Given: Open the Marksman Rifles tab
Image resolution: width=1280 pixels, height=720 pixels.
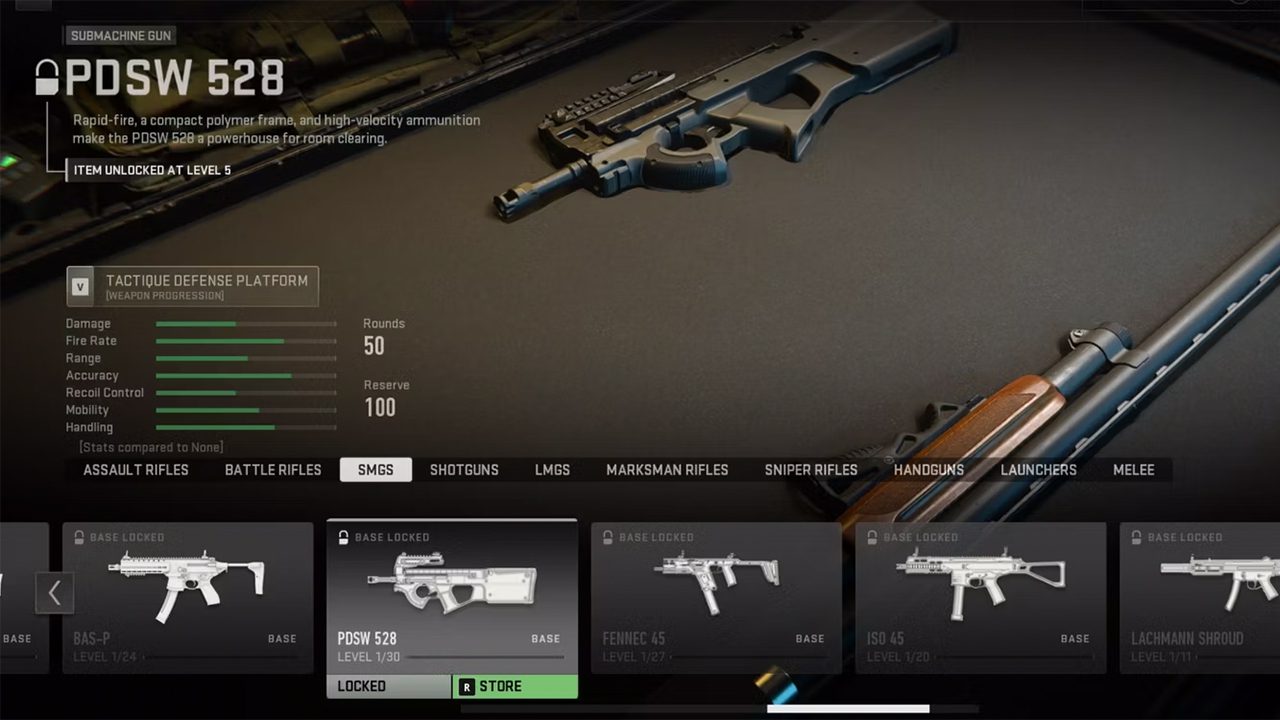Looking at the screenshot, I should click(667, 470).
